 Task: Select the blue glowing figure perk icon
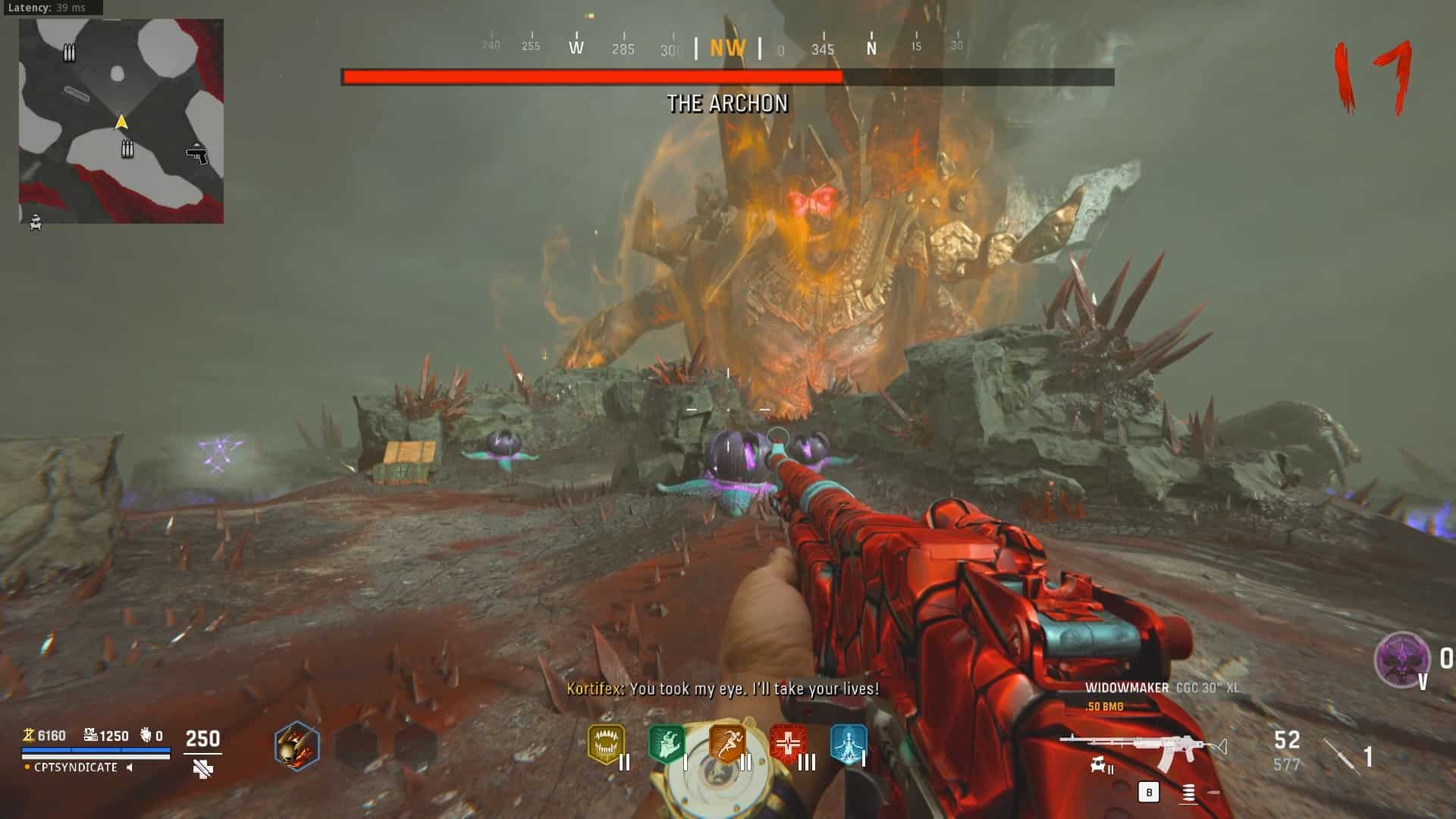click(x=849, y=744)
